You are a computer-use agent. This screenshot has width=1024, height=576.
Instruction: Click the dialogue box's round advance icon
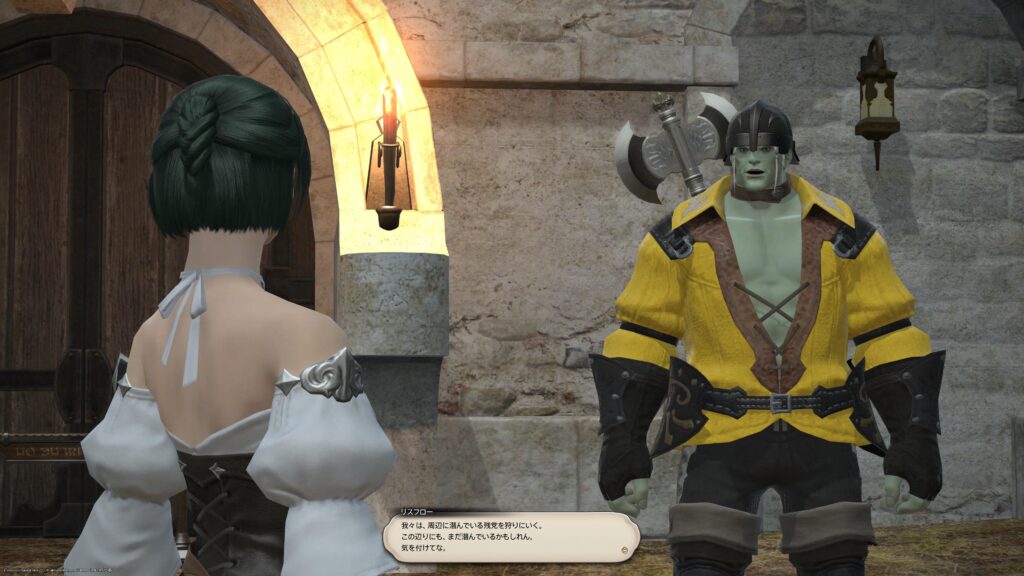tap(625, 549)
